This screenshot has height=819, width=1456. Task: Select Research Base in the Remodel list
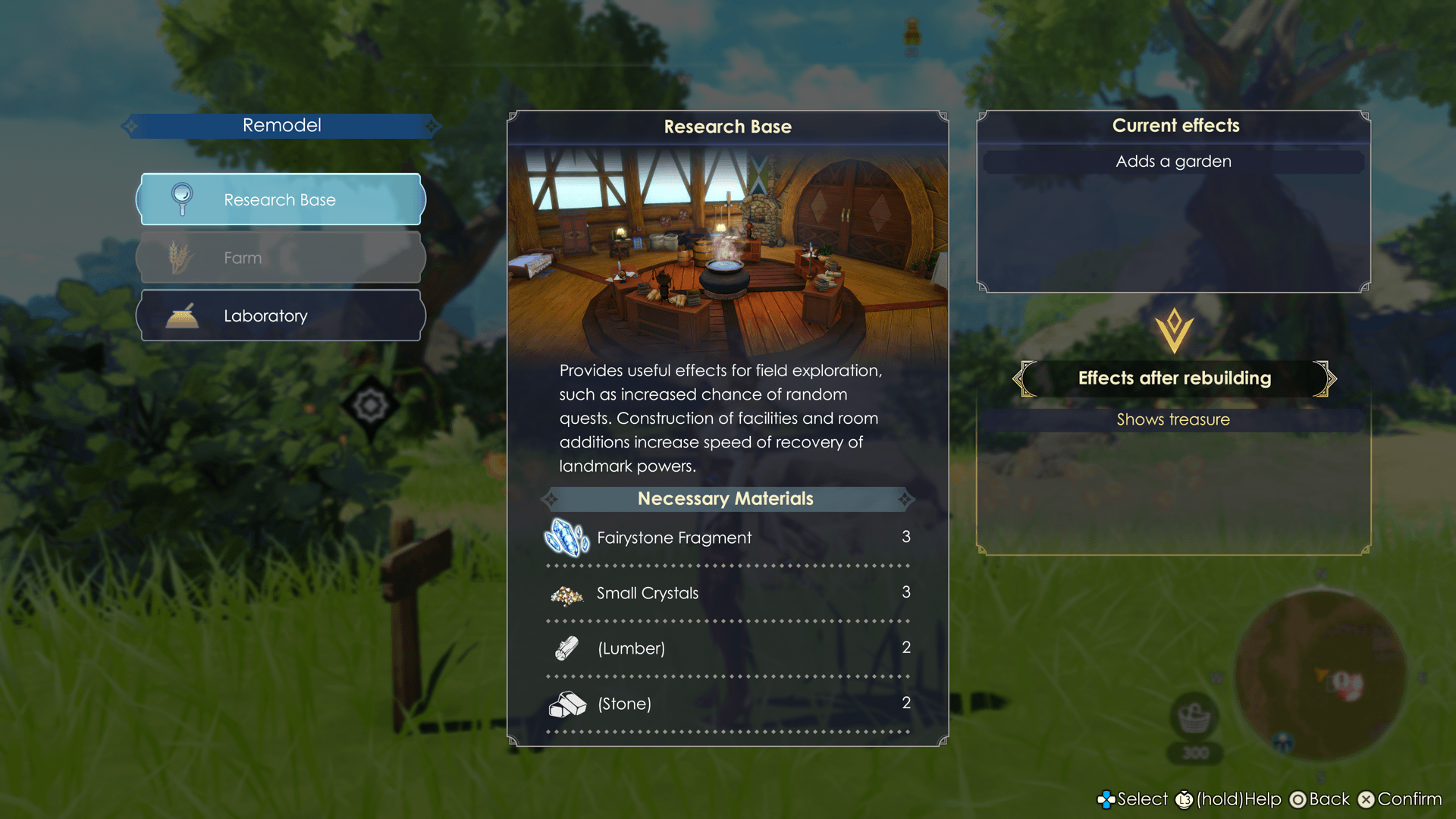[281, 199]
